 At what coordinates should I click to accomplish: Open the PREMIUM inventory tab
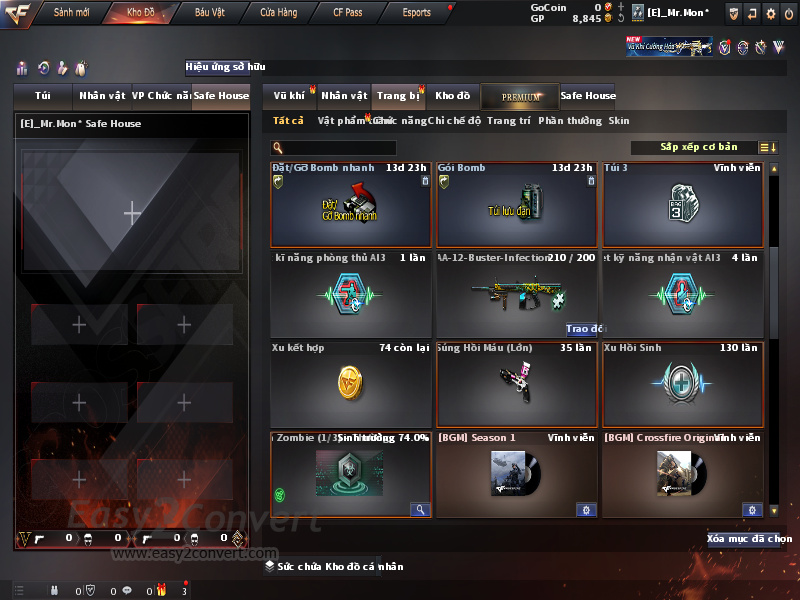(520, 96)
